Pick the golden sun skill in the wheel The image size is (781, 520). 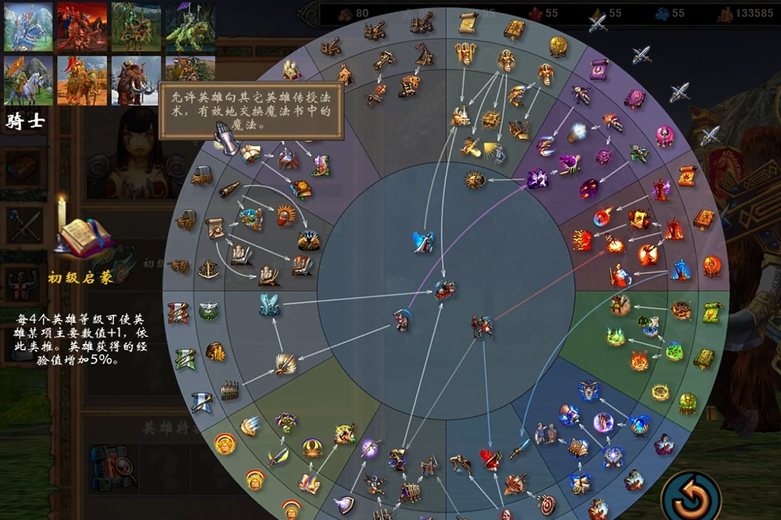coord(475,180)
